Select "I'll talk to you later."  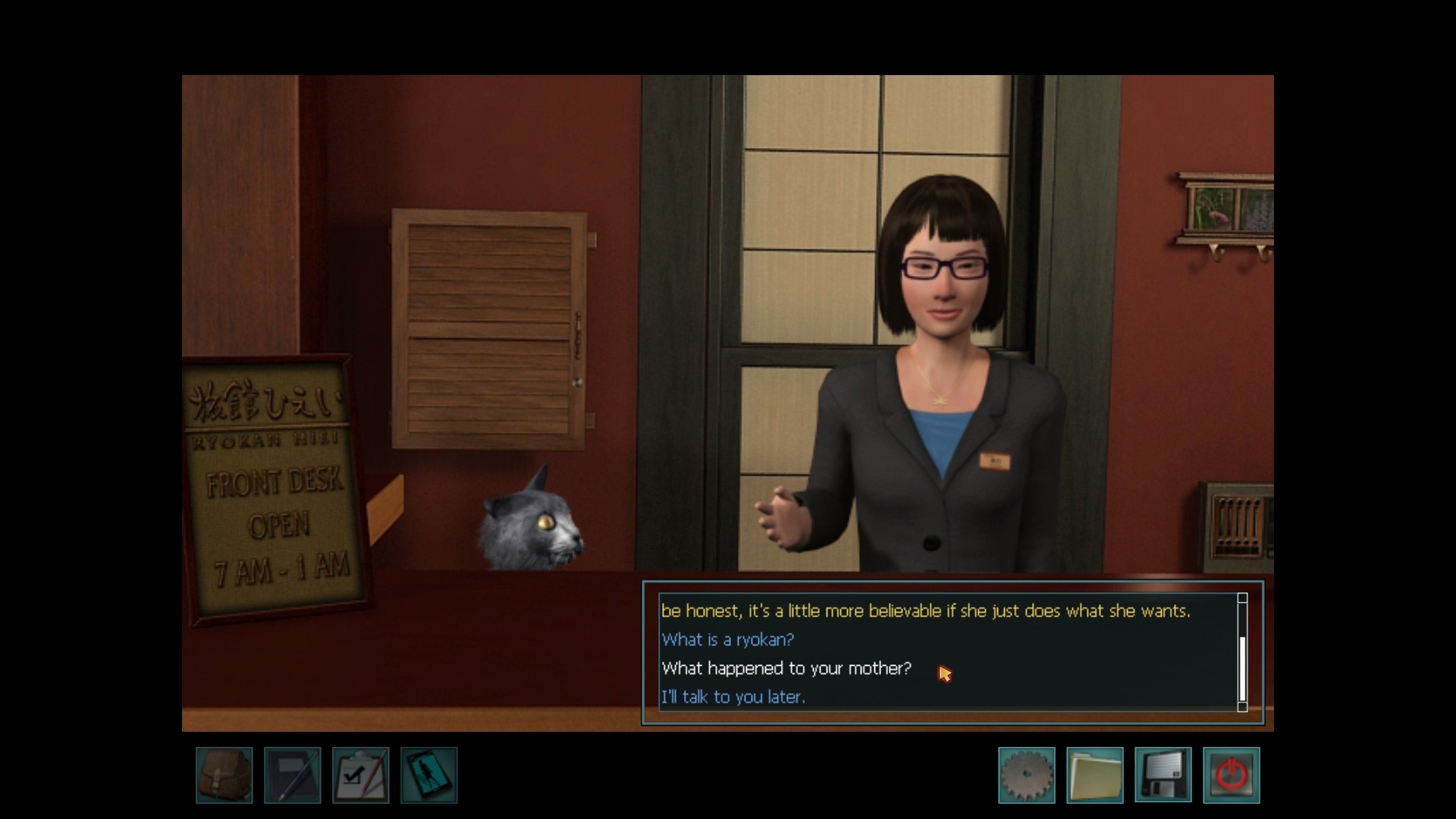click(733, 697)
